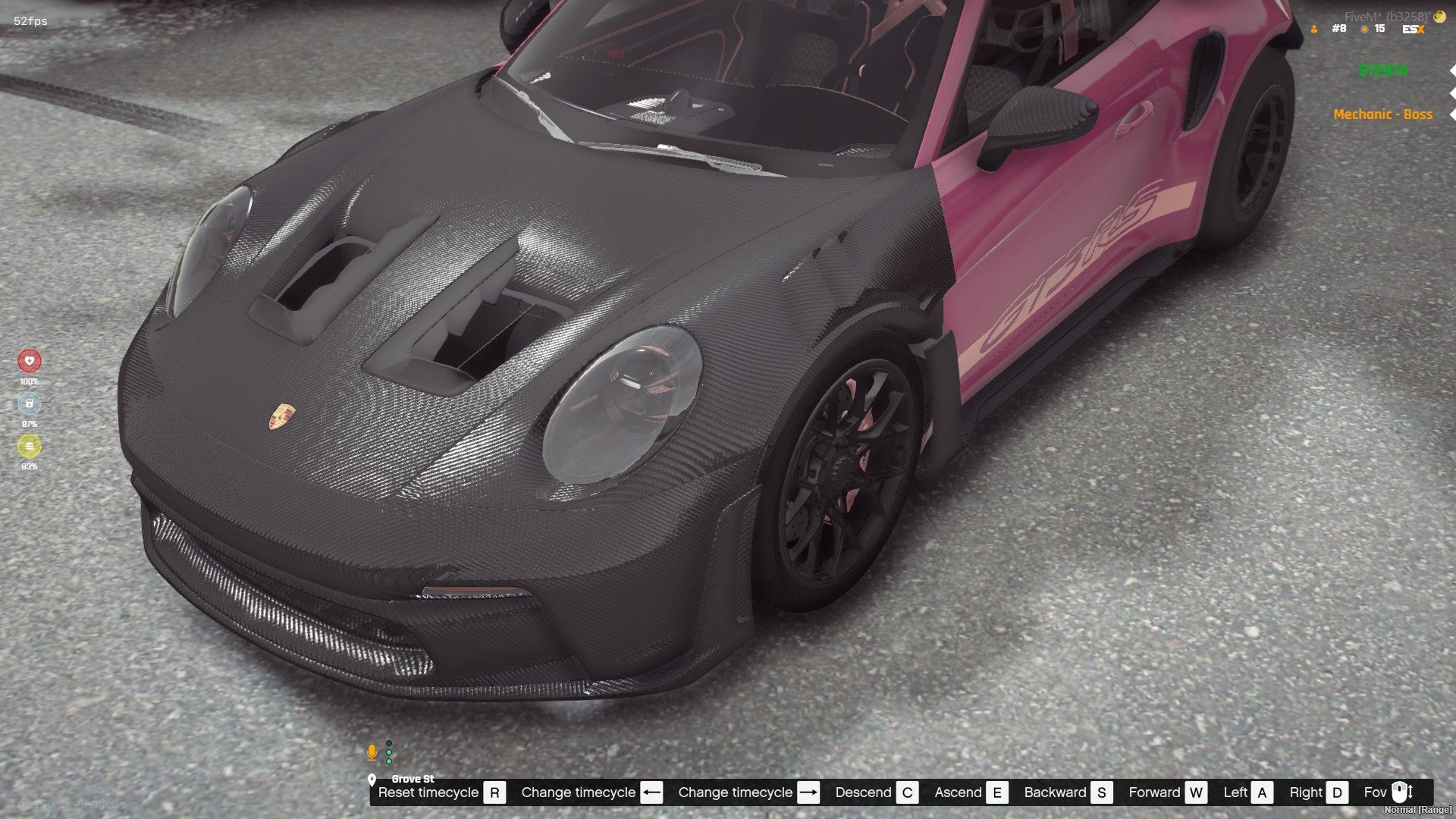1456x819 pixels.
Task: Click the yellow burger hunger icon
Action: (x=30, y=446)
